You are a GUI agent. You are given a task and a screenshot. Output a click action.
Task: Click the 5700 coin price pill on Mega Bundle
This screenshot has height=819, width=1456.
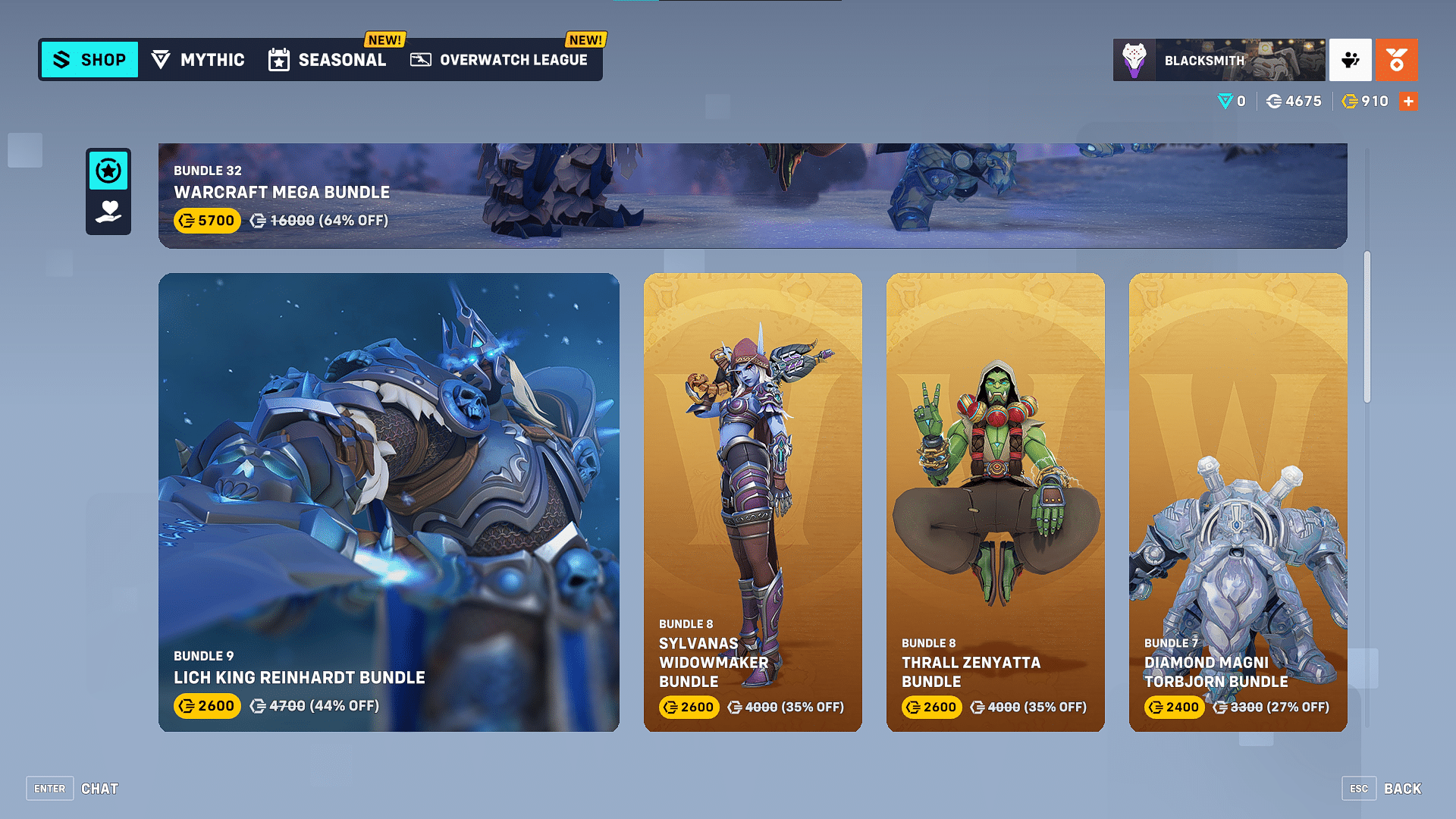tap(206, 221)
